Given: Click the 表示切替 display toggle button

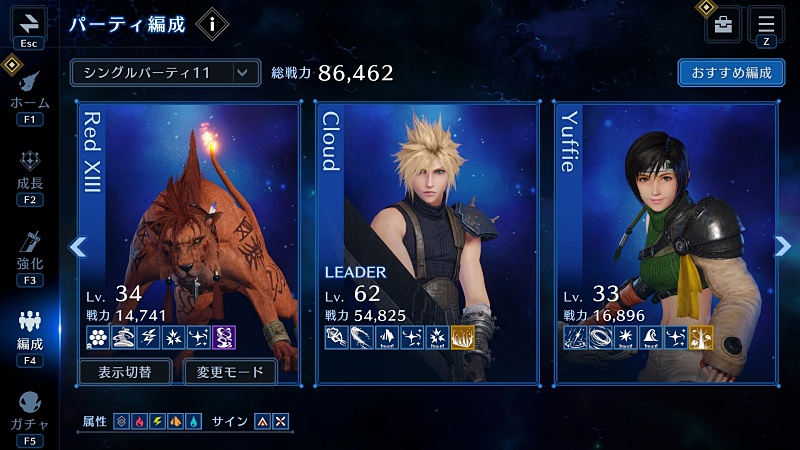Looking at the screenshot, I should [125, 372].
